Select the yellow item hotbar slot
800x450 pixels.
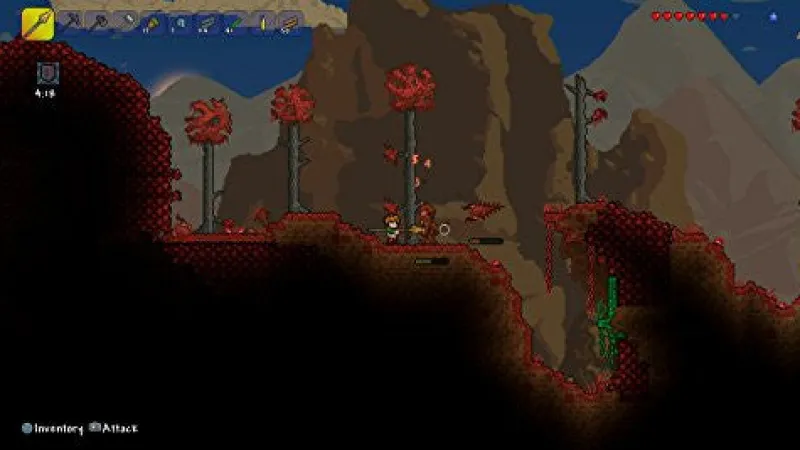coord(262,21)
